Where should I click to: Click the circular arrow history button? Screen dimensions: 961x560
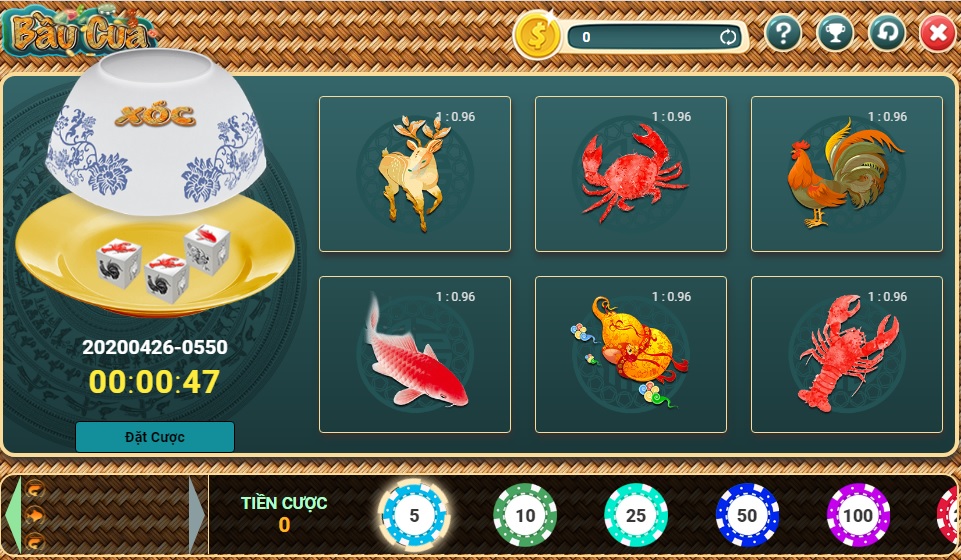pyautogui.click(x=886, y=34)
